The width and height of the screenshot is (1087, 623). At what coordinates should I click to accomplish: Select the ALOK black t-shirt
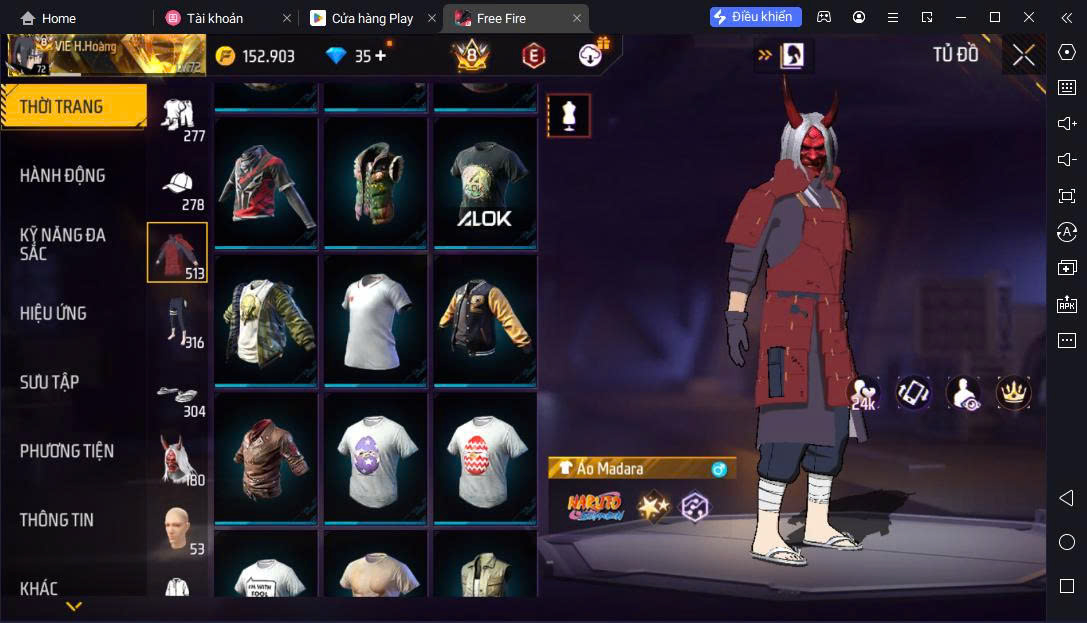coord(484,182)
